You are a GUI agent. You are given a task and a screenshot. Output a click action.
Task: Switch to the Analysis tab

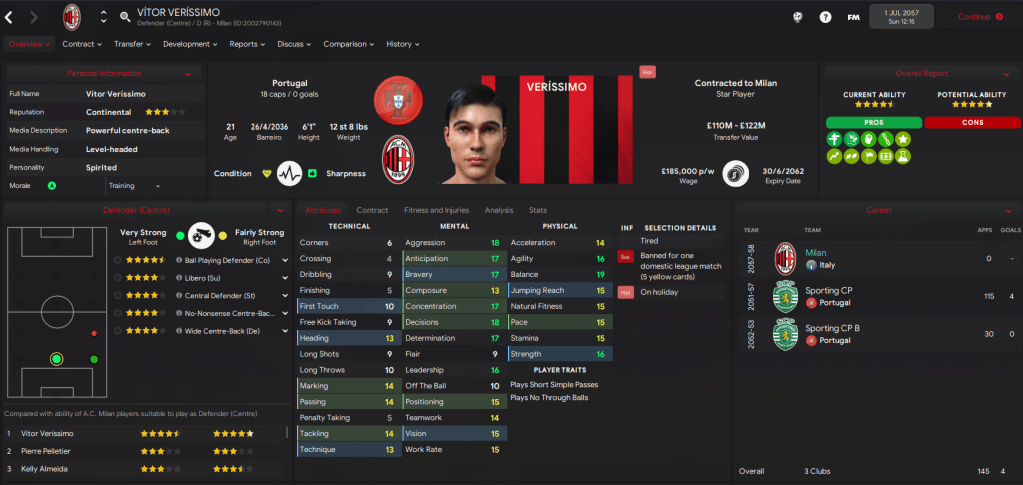pyautogui.click(x=498, y=210)
